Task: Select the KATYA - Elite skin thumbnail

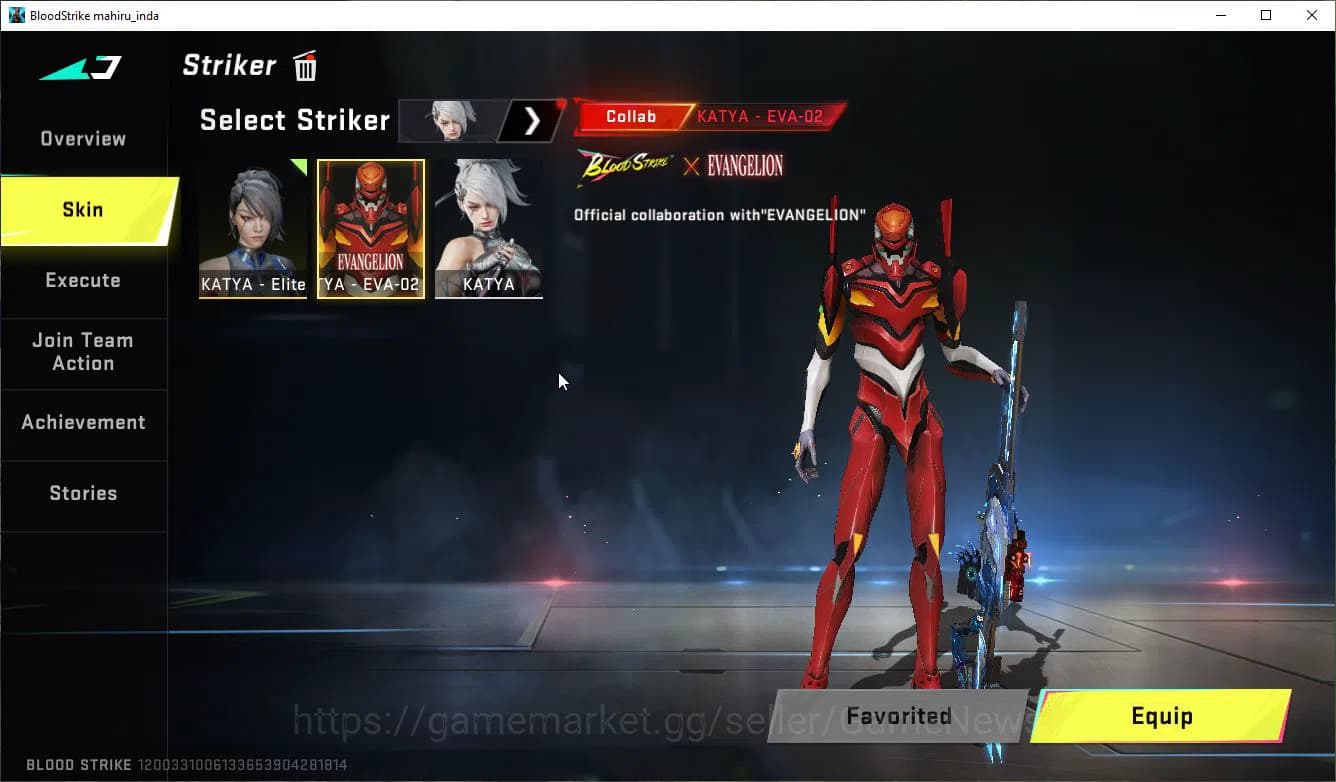Action: [252, 228]
